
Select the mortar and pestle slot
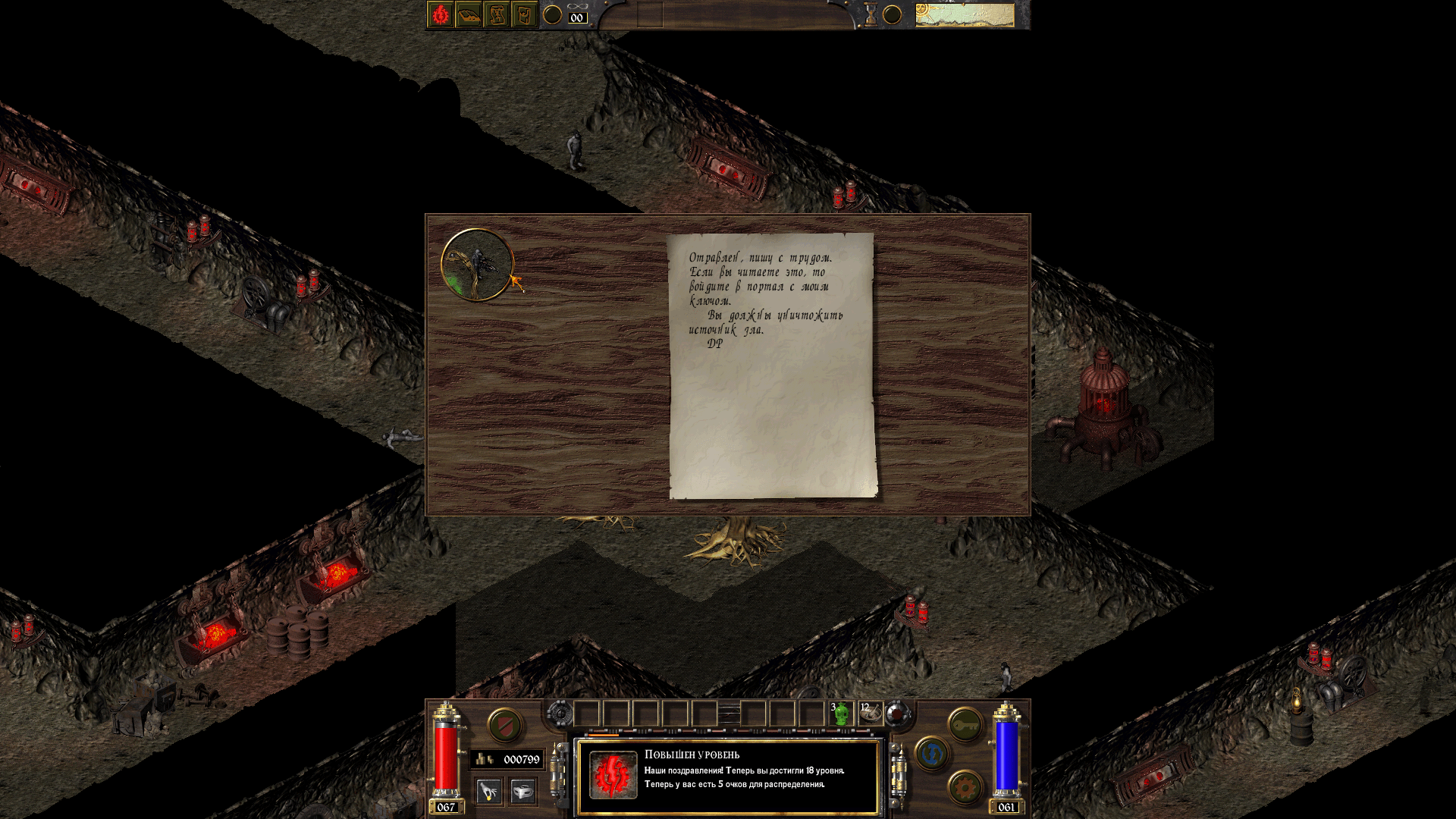click(870, 714)
